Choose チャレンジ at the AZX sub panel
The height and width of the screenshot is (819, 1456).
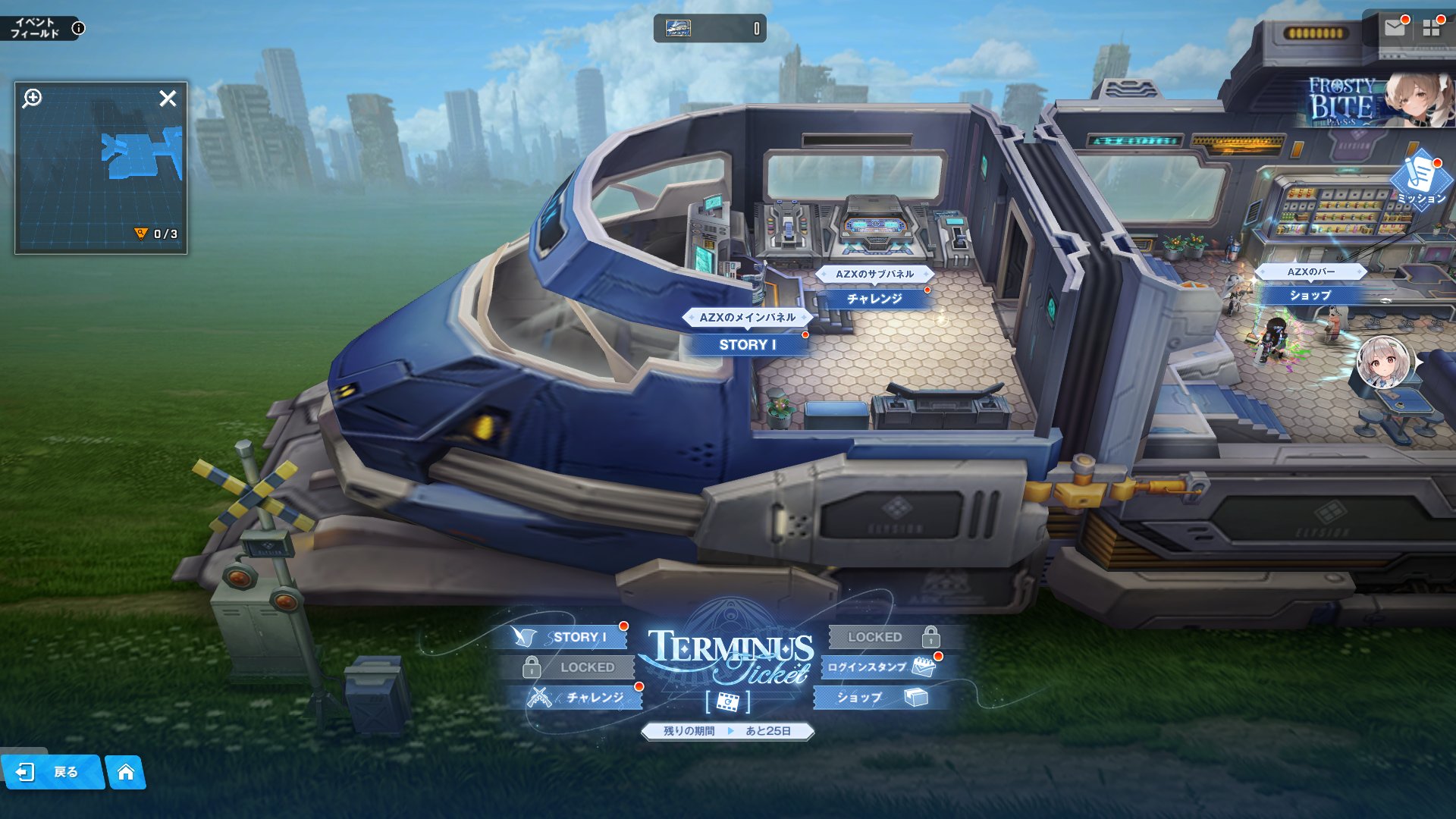click(x=874, y=299)
